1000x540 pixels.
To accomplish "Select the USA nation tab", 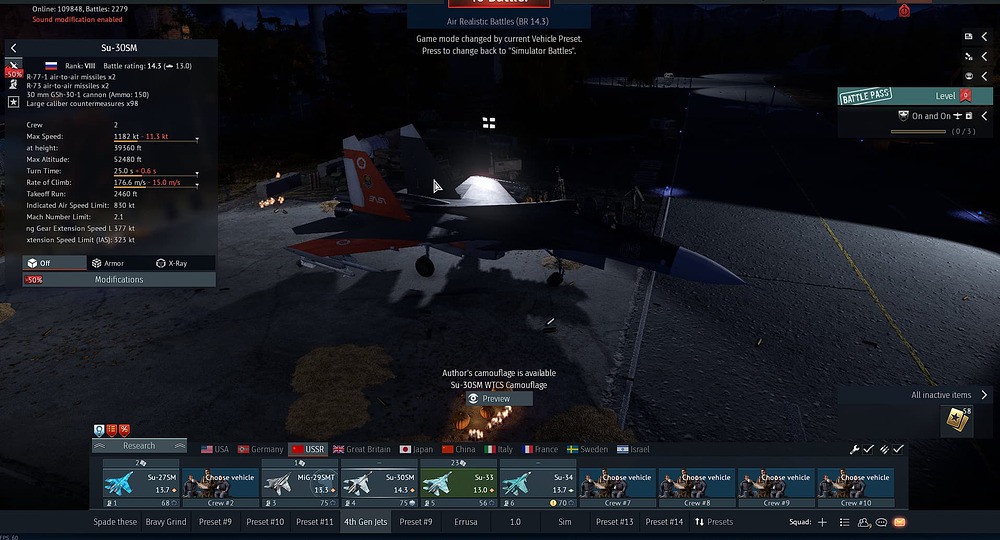I will (x=215, y=450).
